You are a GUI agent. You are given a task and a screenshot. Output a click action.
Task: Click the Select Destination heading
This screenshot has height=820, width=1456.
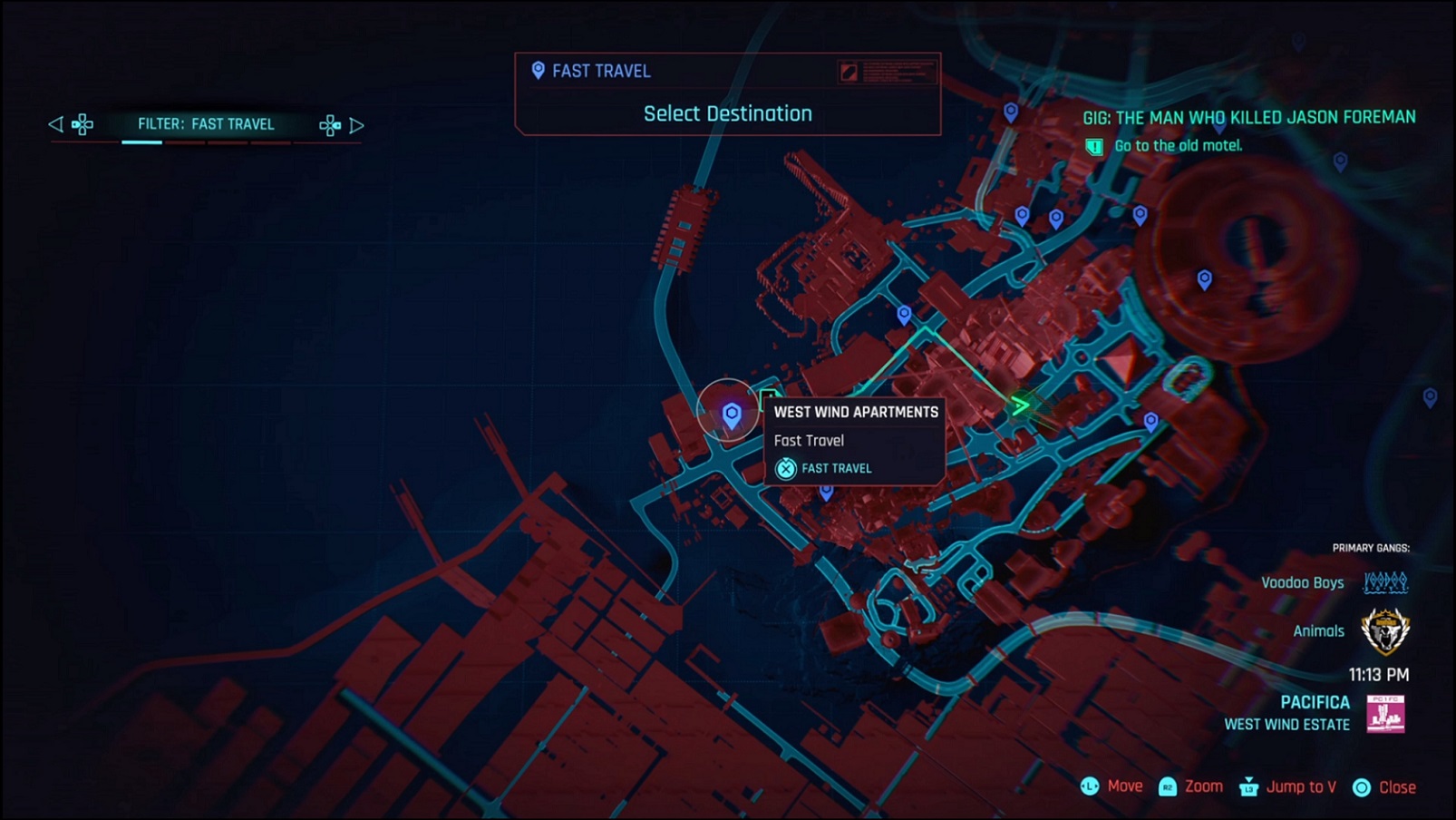[727, 113]
